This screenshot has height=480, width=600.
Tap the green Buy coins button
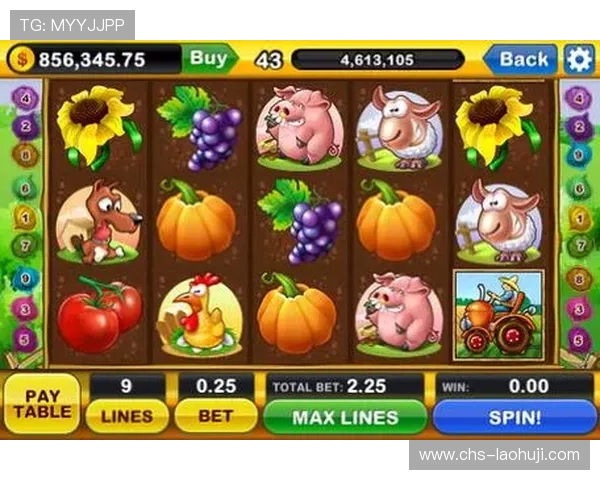pyautogui.click(x=209, y=59)
